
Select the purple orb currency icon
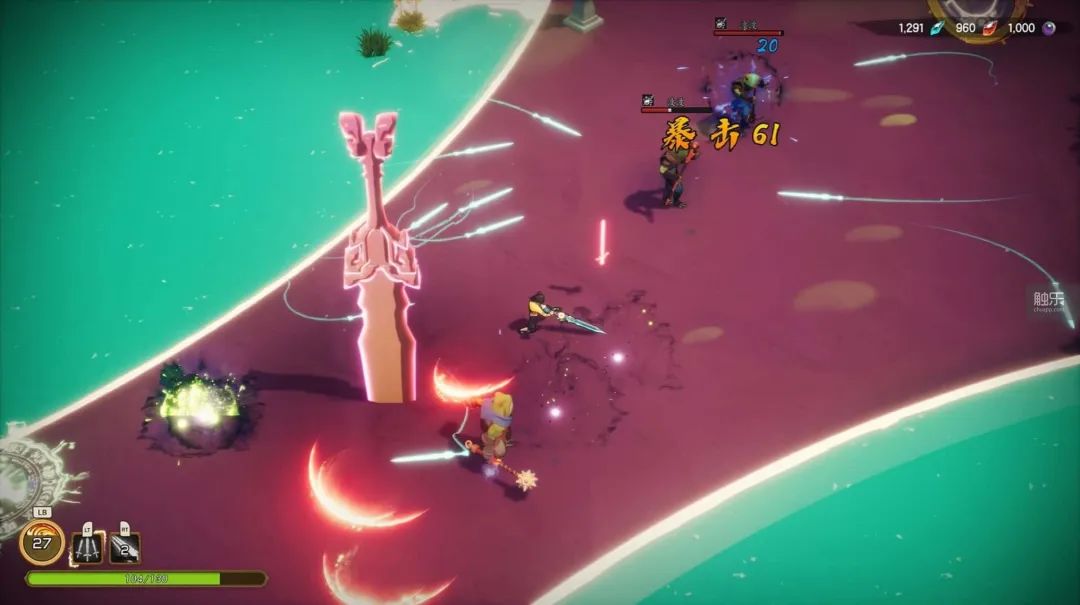(1048, 28)
